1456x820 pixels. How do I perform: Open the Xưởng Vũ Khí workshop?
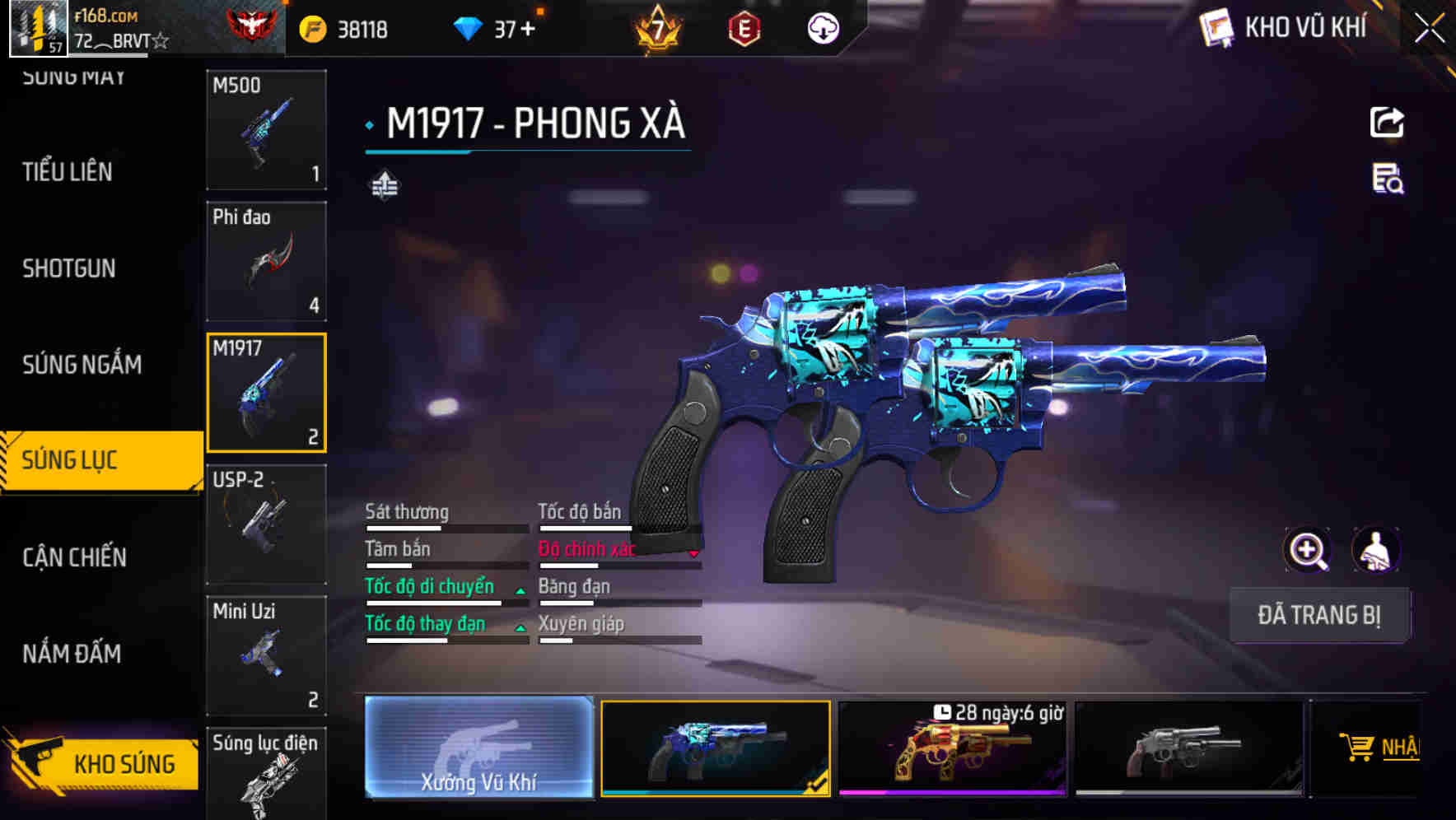(478, 748)
